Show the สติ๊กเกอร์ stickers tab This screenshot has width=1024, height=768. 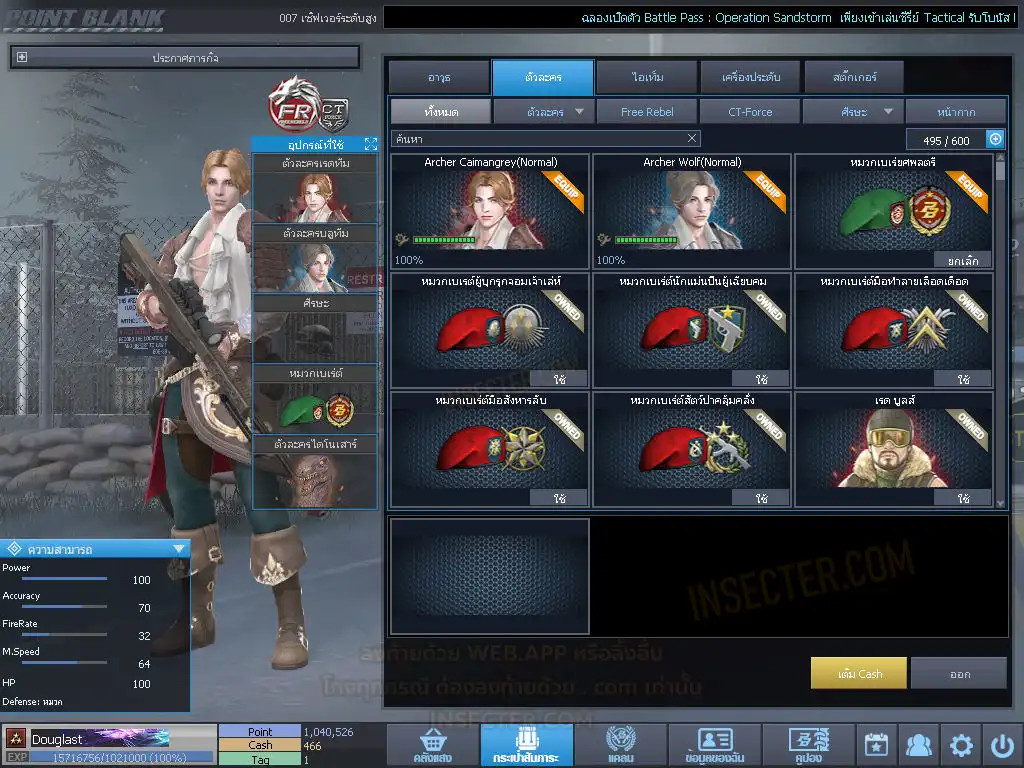[853, 77]
